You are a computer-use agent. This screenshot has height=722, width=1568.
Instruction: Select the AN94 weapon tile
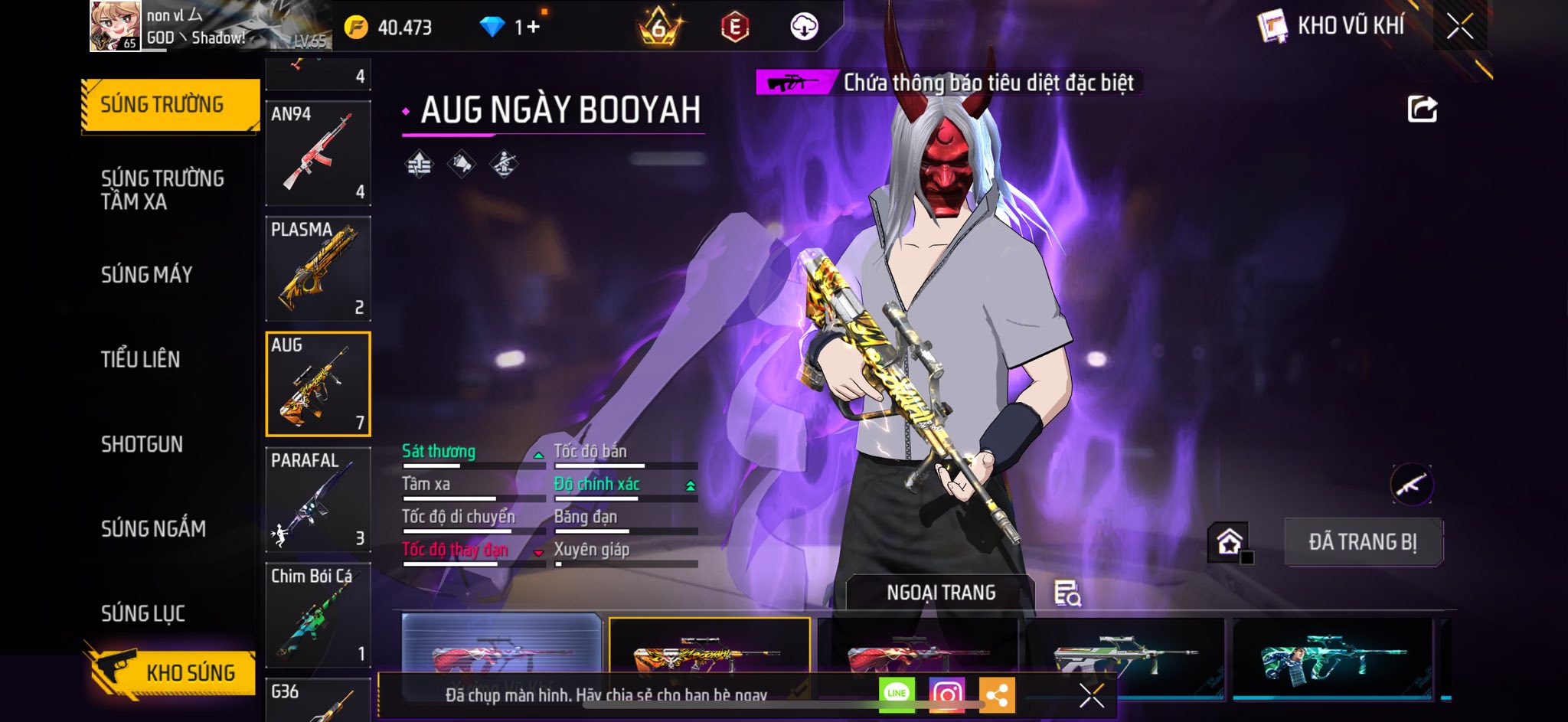(x=318, y=153)
